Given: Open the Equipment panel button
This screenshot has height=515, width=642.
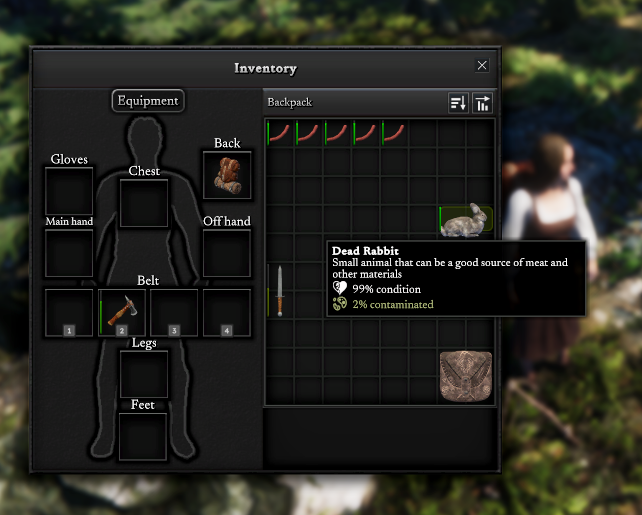Looking at the screenshot, I should point(148,100).
